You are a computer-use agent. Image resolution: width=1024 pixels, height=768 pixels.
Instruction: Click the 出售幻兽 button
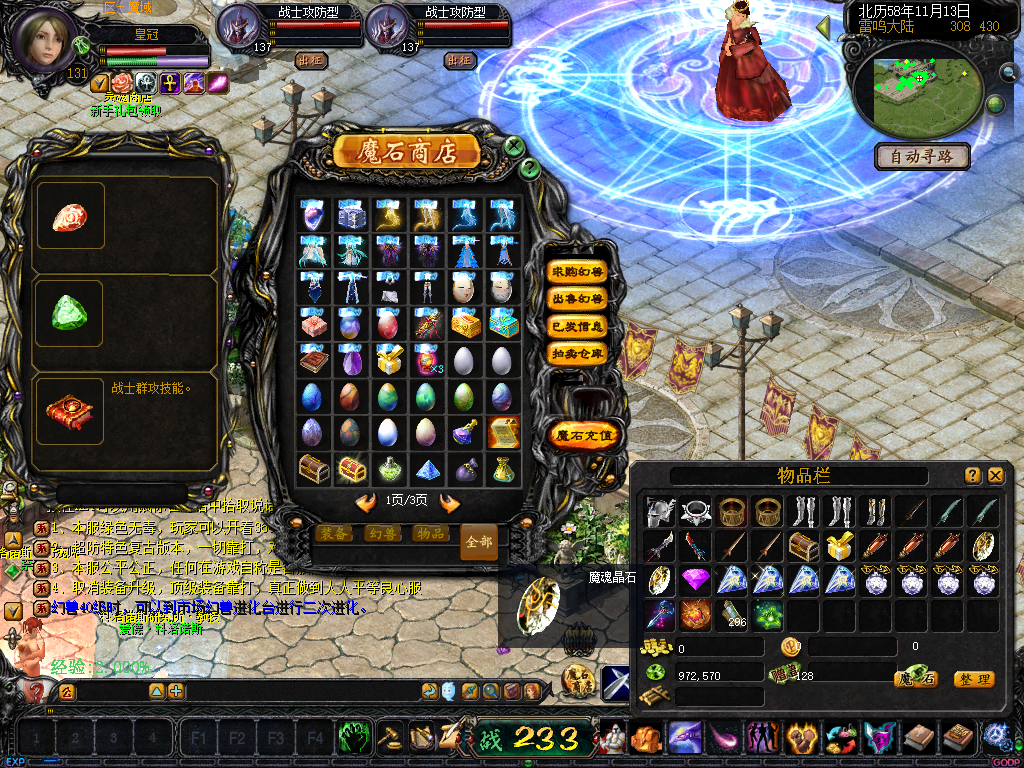577,299
